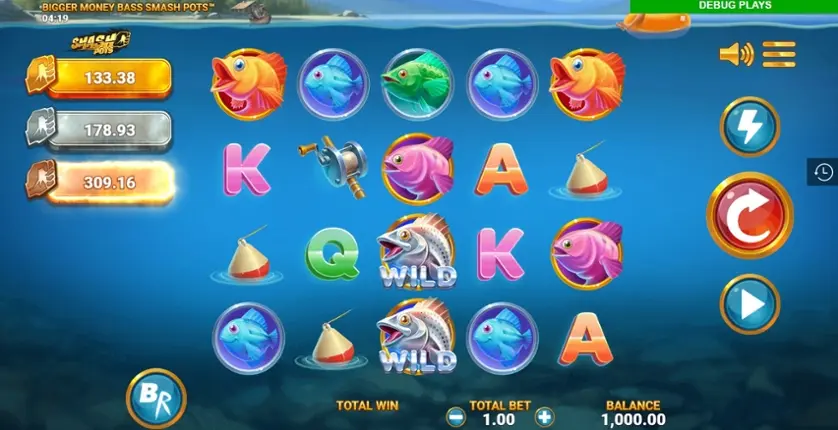Screen dimensions: 838x430
Task: Open the hamburger menu
Action: click(x=779, y=54)
